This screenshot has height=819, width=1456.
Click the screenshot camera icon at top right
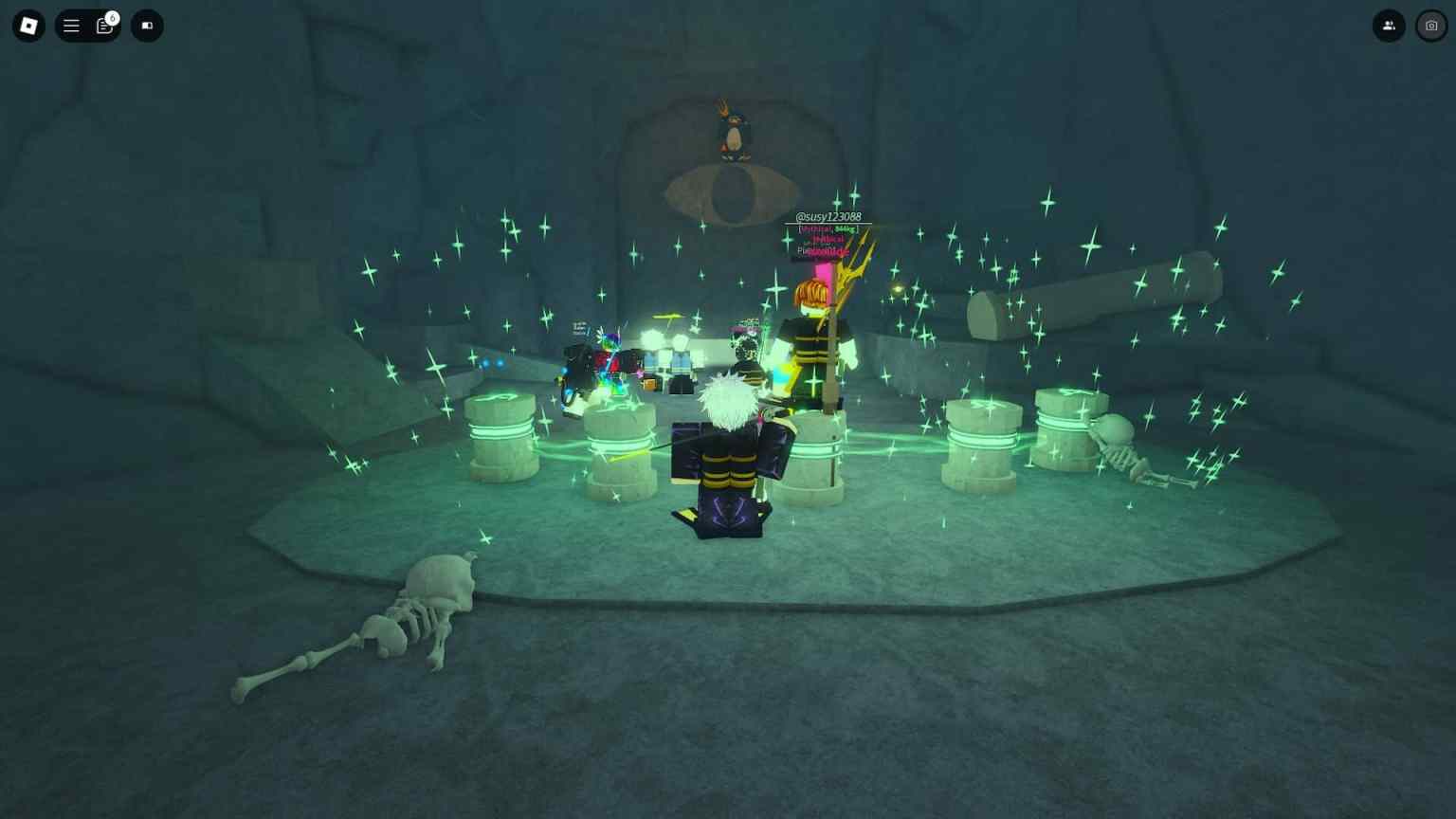pyautogui.click(x=1430, y=26)
